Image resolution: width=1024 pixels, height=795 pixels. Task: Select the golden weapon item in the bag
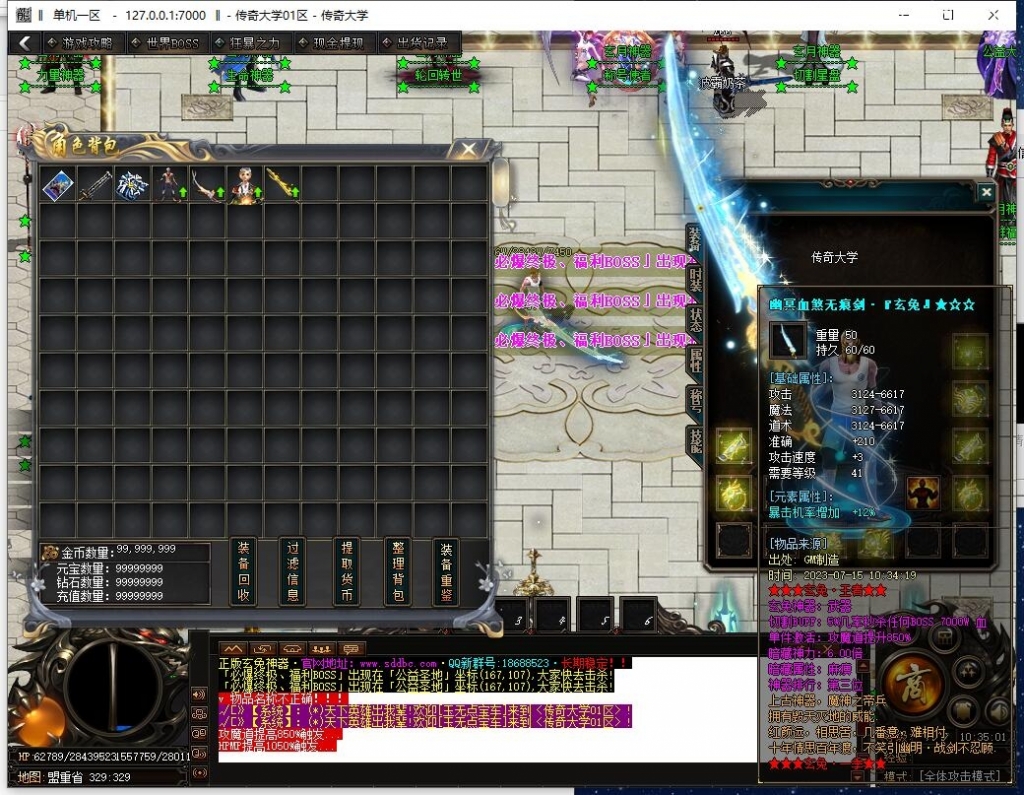tap(282, 185)
